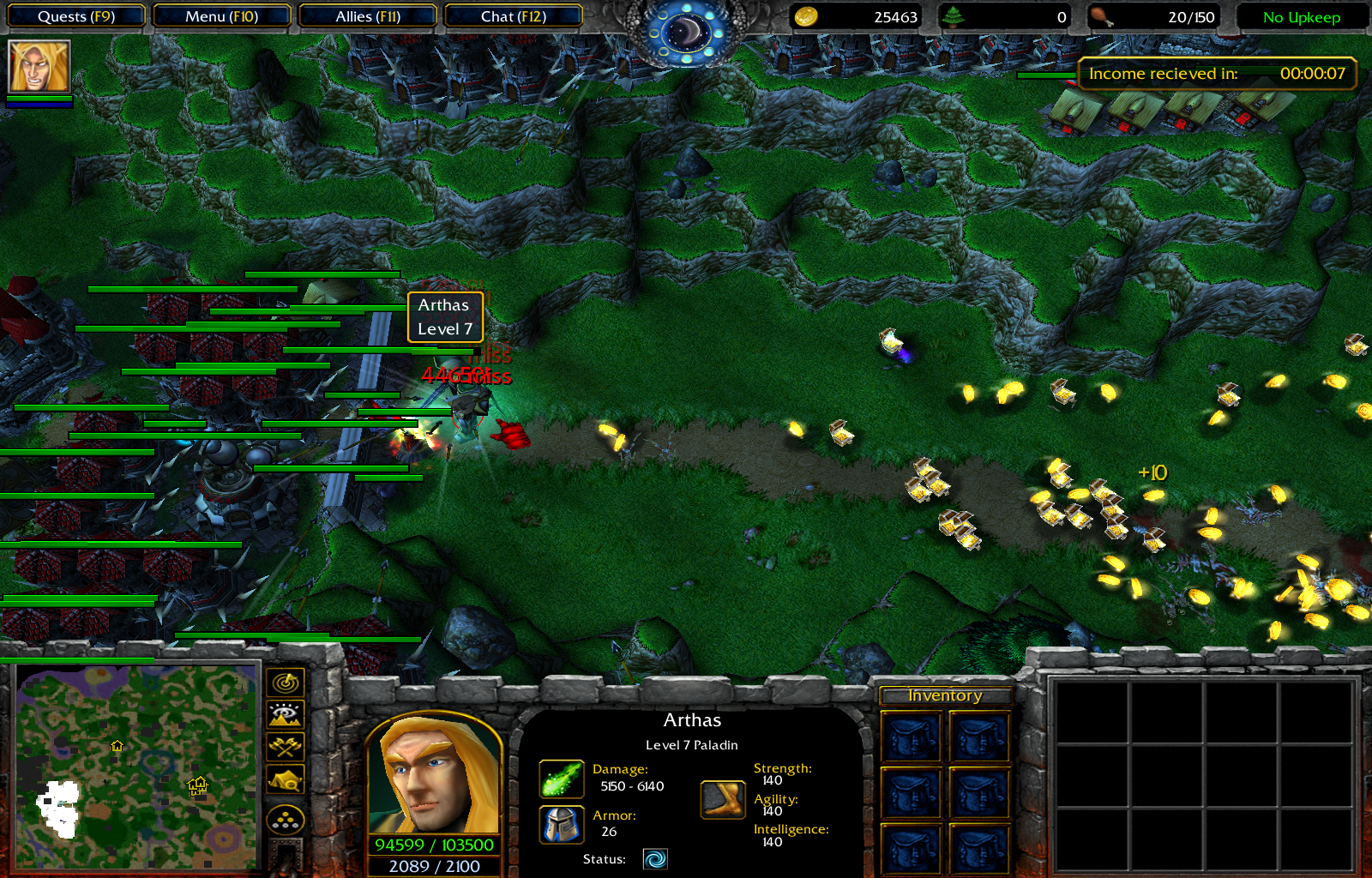
Task: Click the No Upkeep indicator
Action: pos(1301,17)
